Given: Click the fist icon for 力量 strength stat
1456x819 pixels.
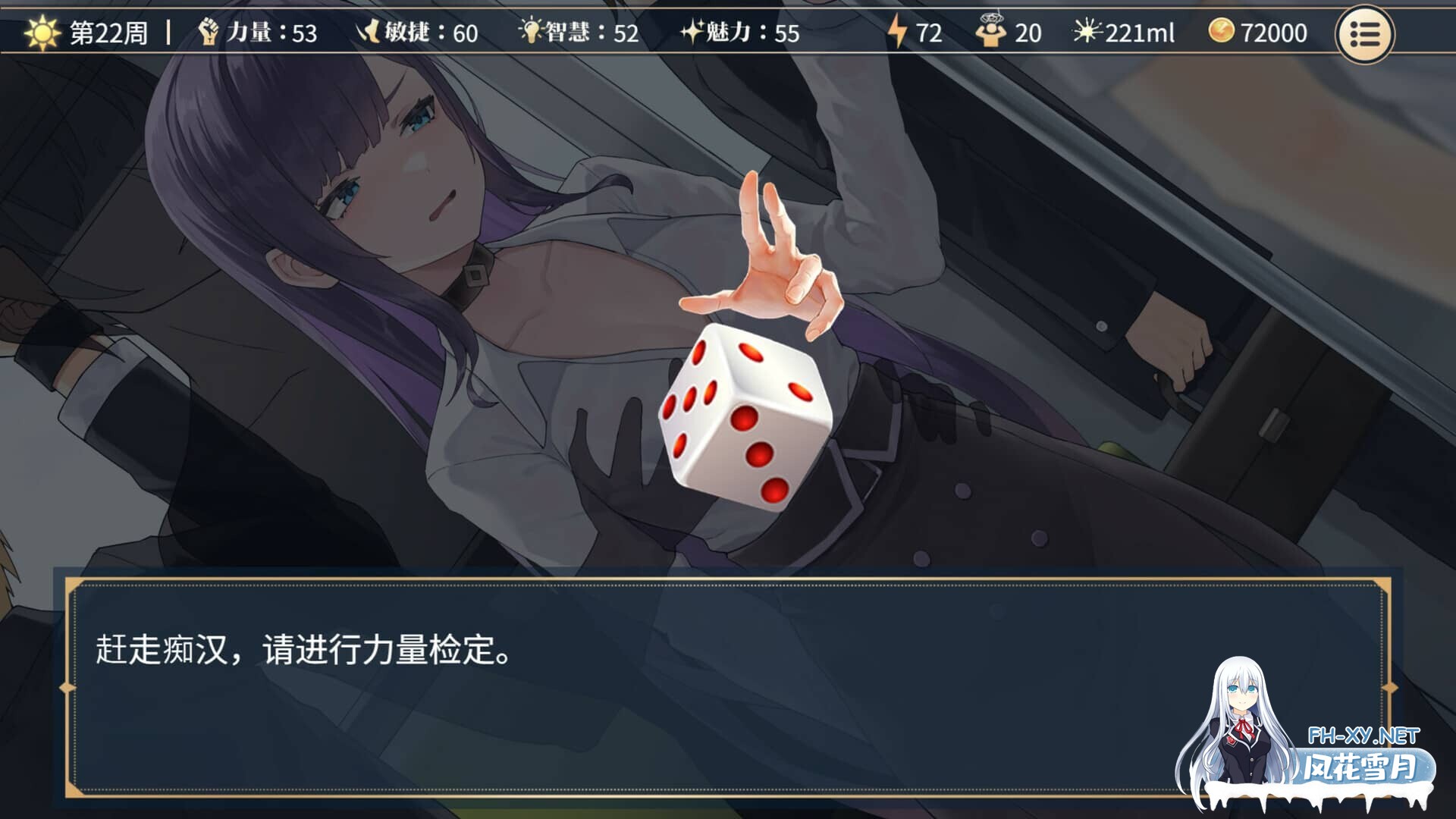Looking at the screenshot, I should 210,32.
